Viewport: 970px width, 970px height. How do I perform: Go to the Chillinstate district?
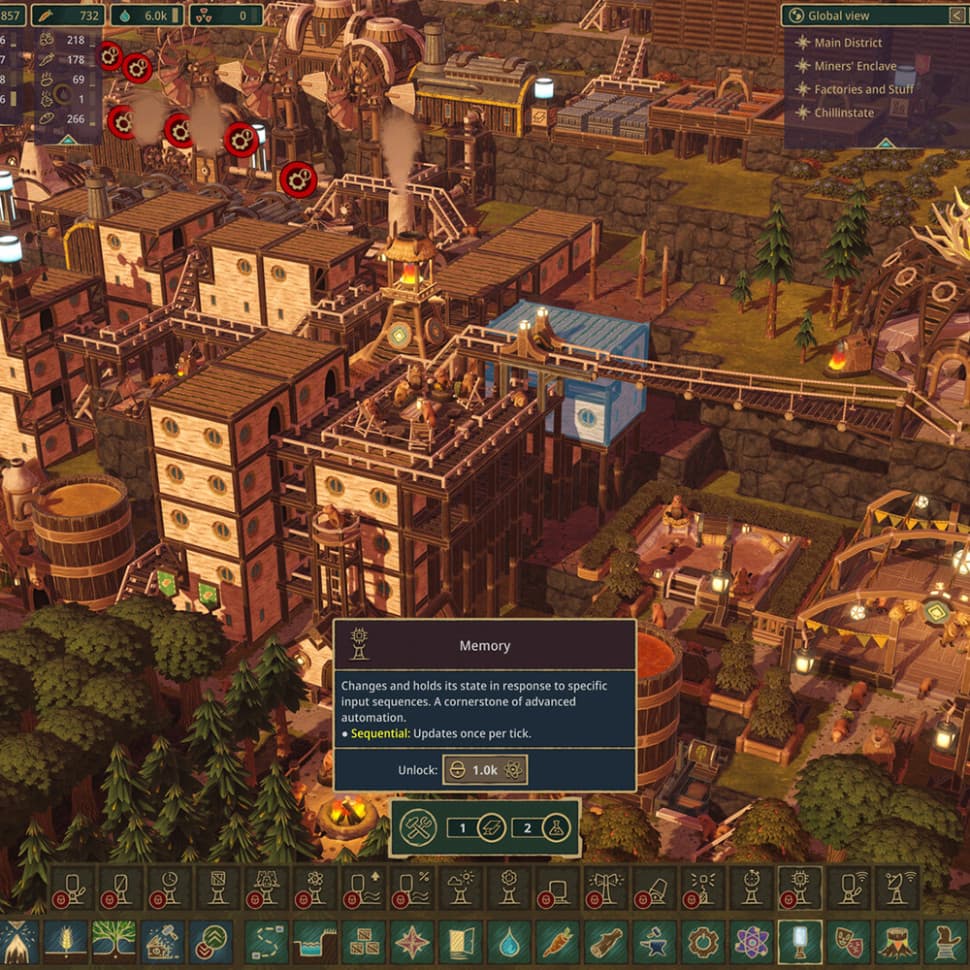(x=843, y=113)
